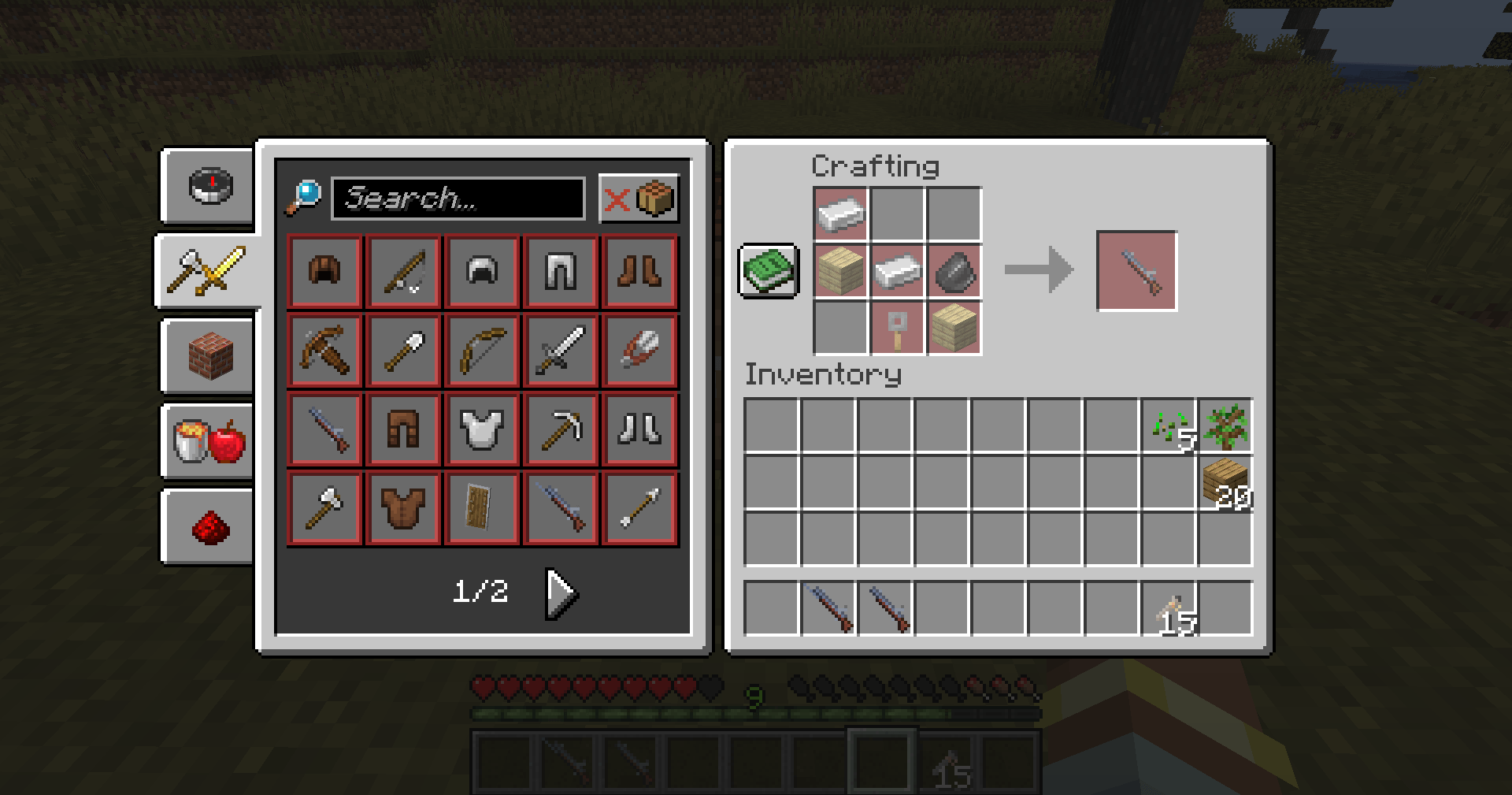Select the stone axe recipe

[324, 507]
